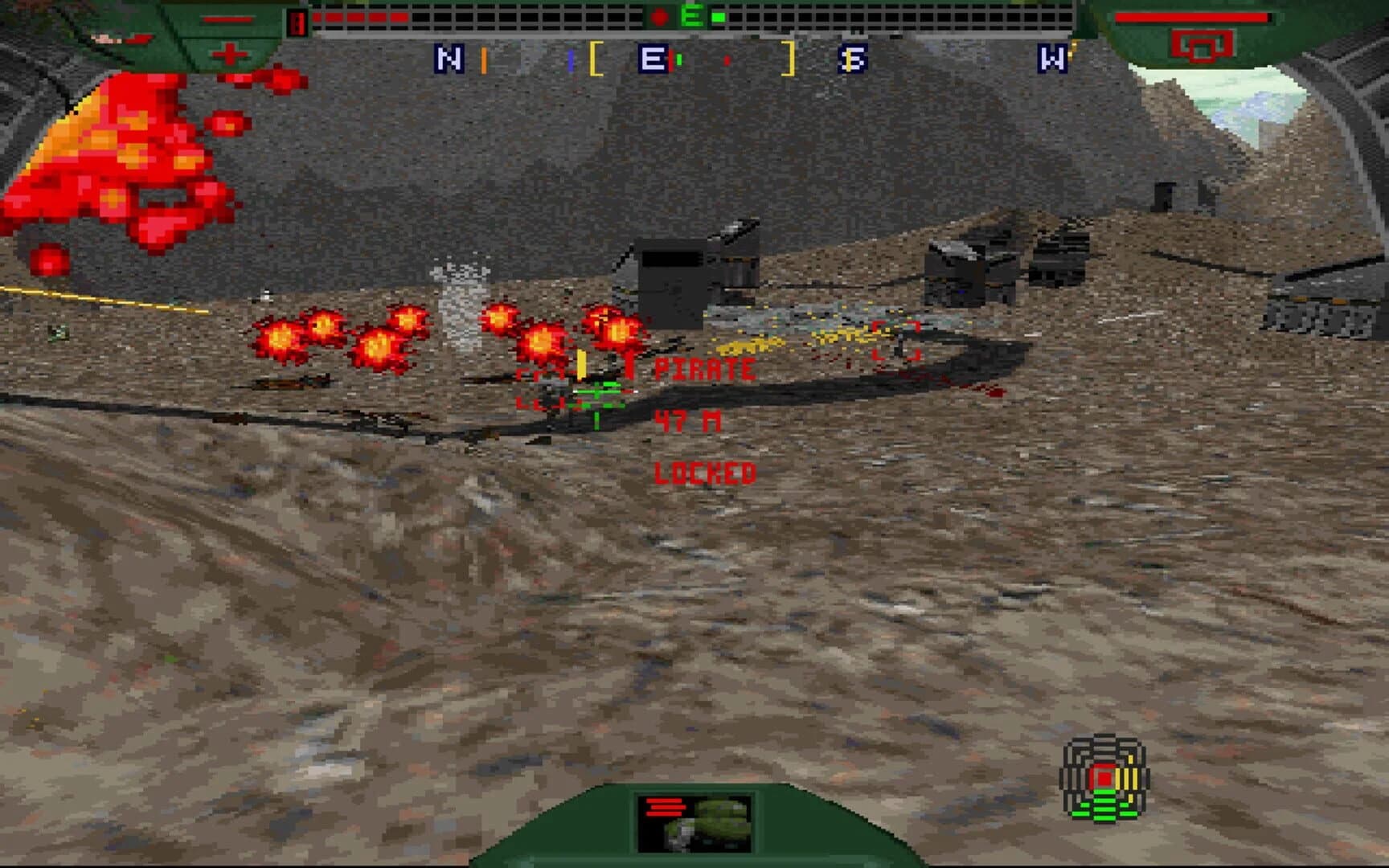
Task: Select the green targeting reticle at screen center
Action: tap(595, 394)
